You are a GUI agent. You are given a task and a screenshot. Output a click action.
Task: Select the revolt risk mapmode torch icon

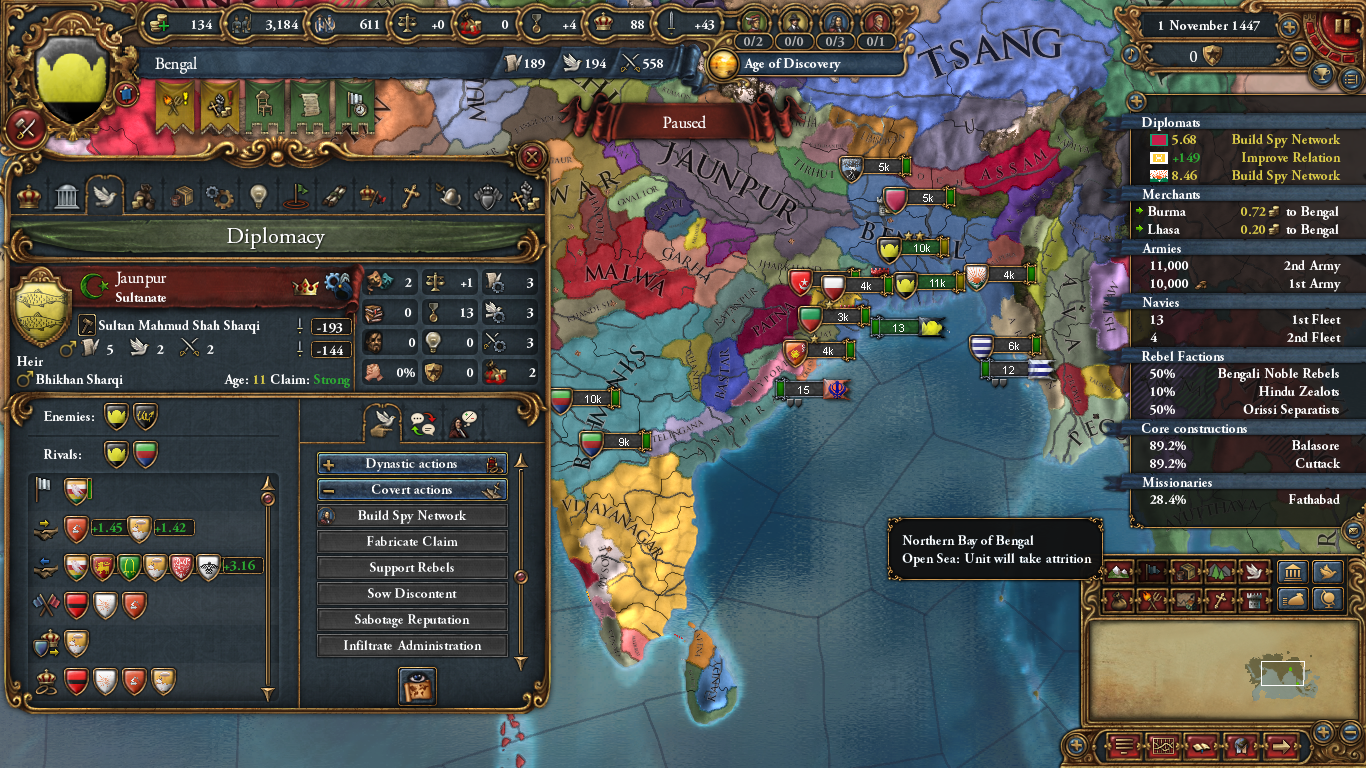[1152, 600]
